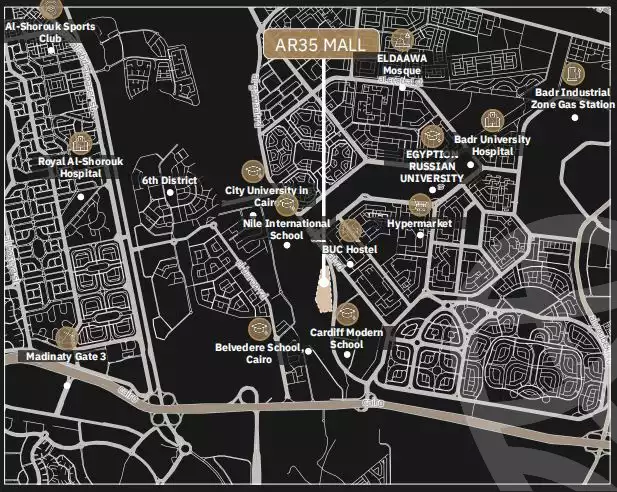Select the ELDAAWA Mosque marker icon
Screen dimensions: 617x492
coord(402,41)
